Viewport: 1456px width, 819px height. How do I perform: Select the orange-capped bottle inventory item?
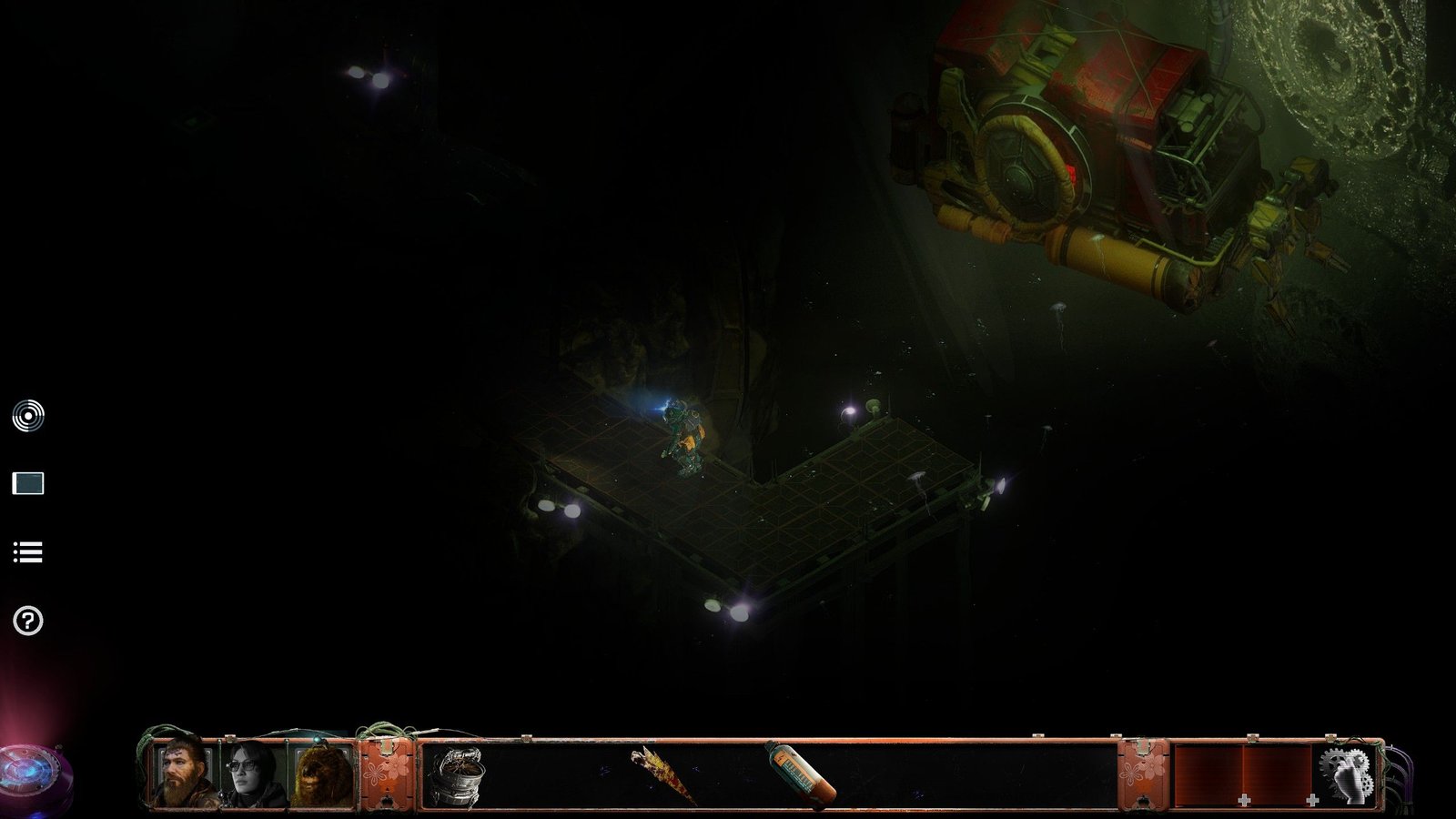pyautogui.click(x=800, y=773)
